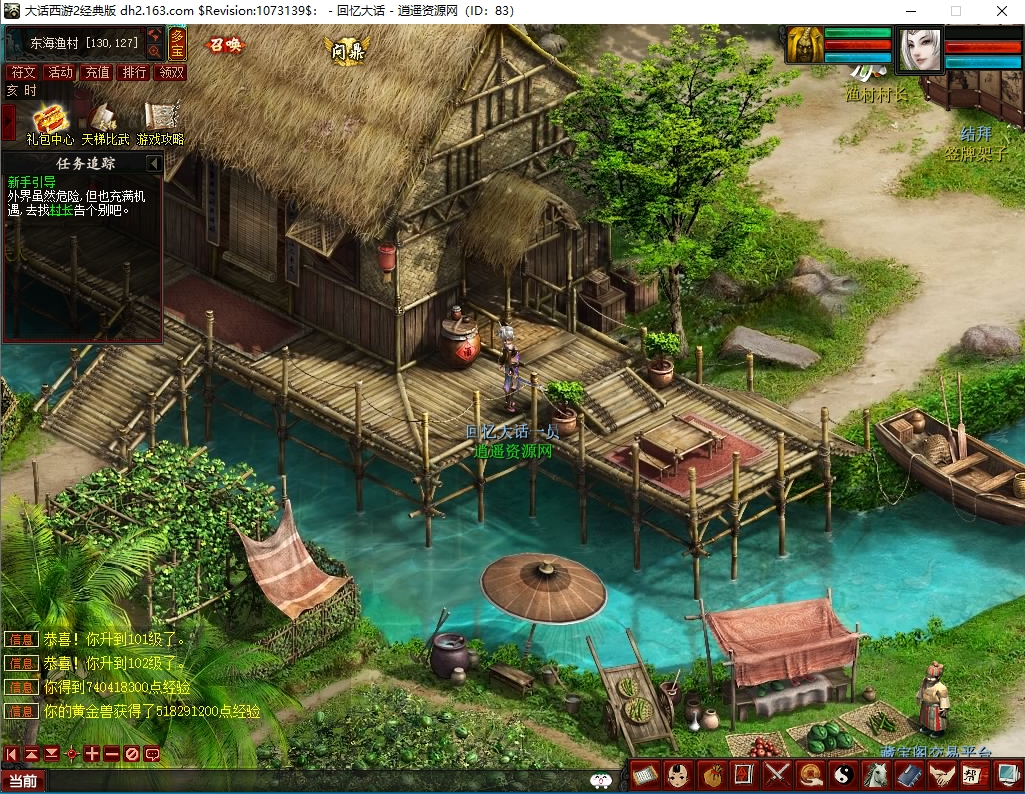The height and width of the screenshot is (794, 1025).
Task: Open the 礼包中心 gift chest icon
Action: click(x=49, y=118)
